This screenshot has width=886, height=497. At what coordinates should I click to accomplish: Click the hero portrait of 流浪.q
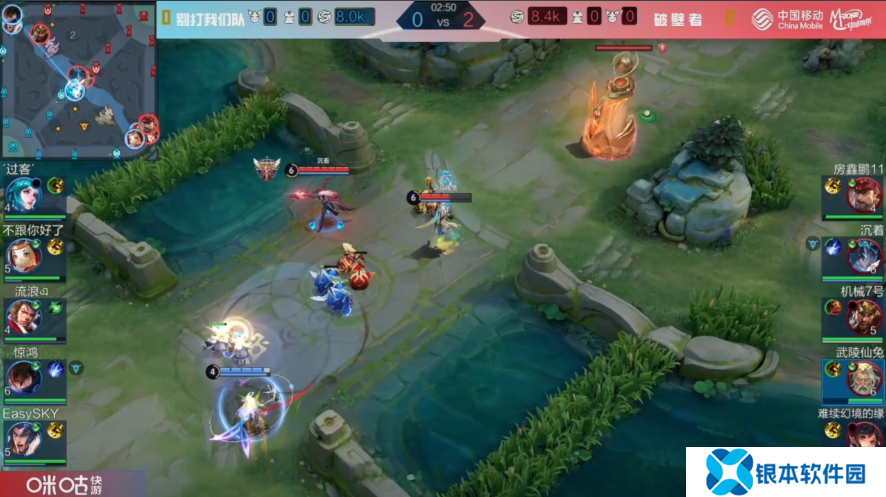(22, 317)
